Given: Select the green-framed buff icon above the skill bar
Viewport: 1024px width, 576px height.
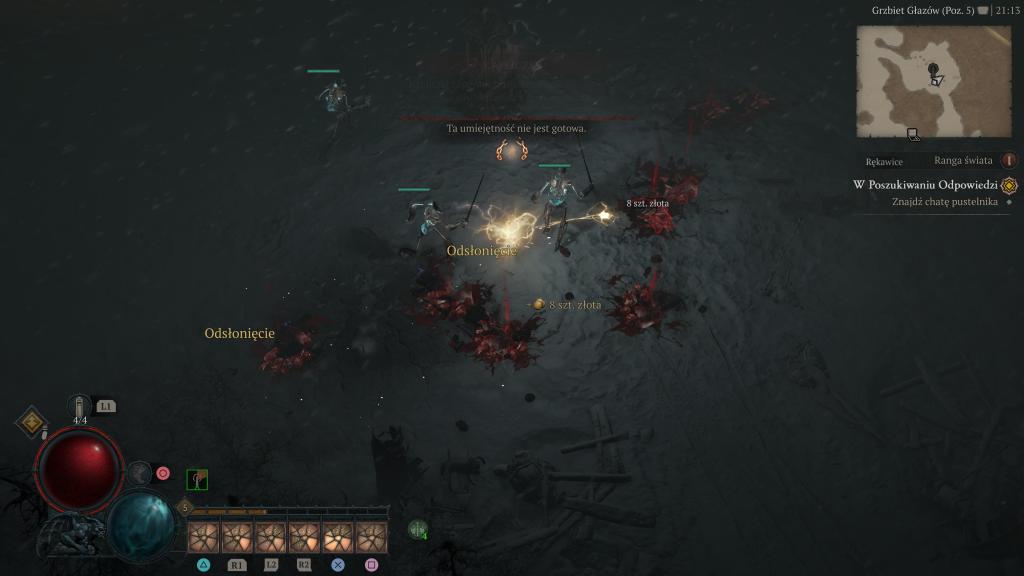Looking at the screenshot, I should pos(197,480).
